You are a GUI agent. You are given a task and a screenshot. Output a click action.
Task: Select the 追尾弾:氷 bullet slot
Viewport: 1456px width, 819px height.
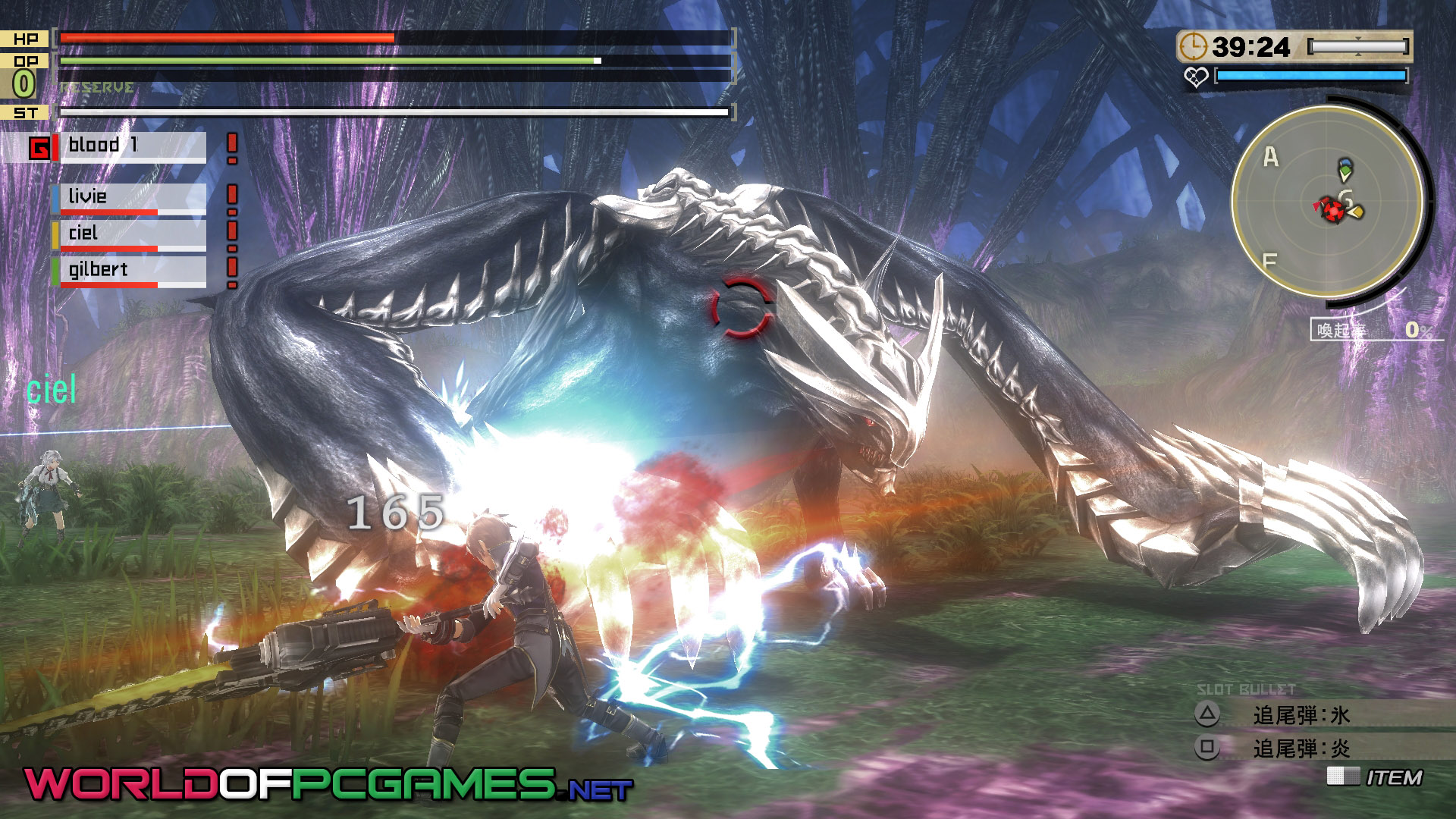tap(1301, 715)
